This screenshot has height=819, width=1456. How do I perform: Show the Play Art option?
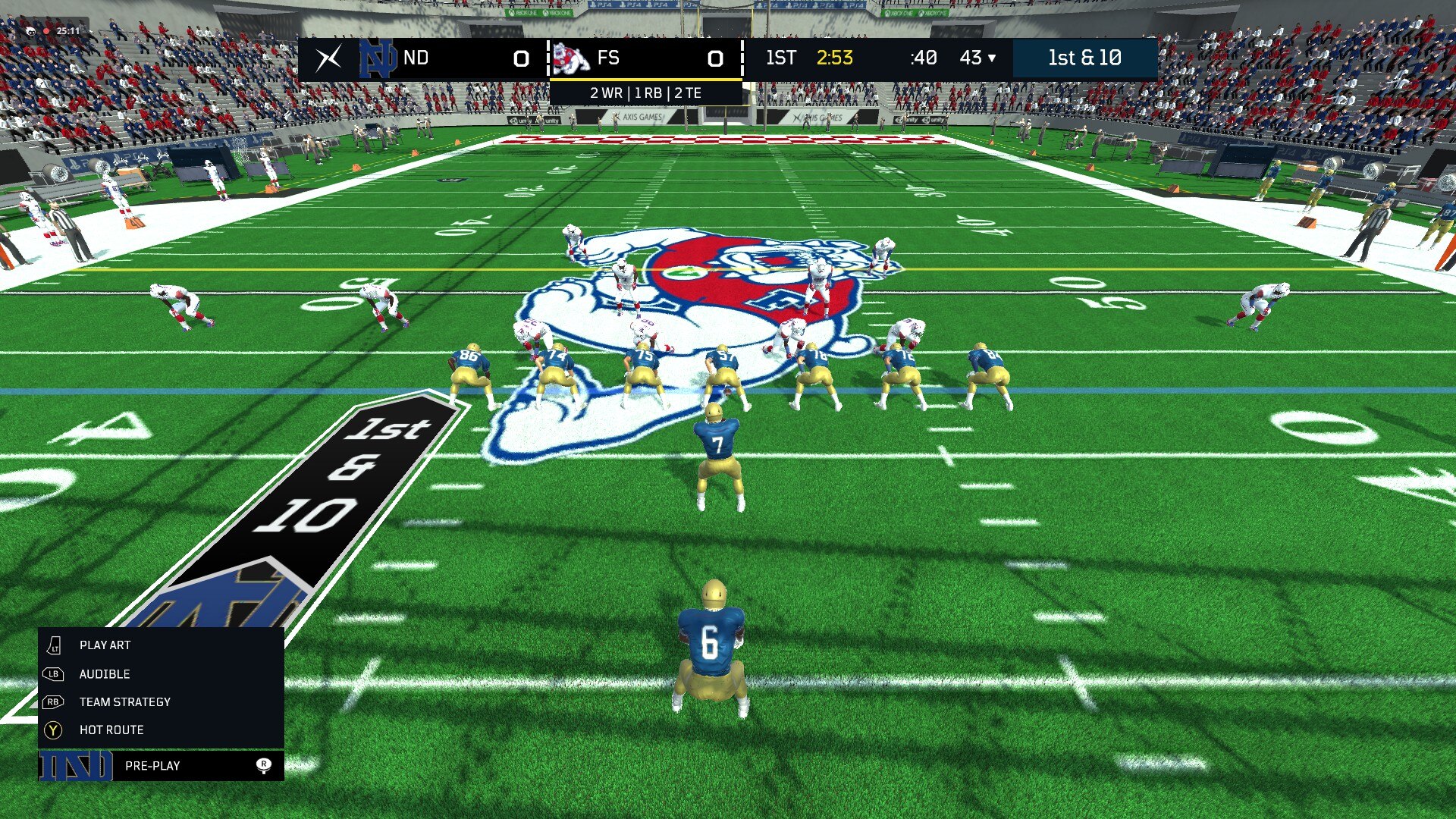click(105, 645)
